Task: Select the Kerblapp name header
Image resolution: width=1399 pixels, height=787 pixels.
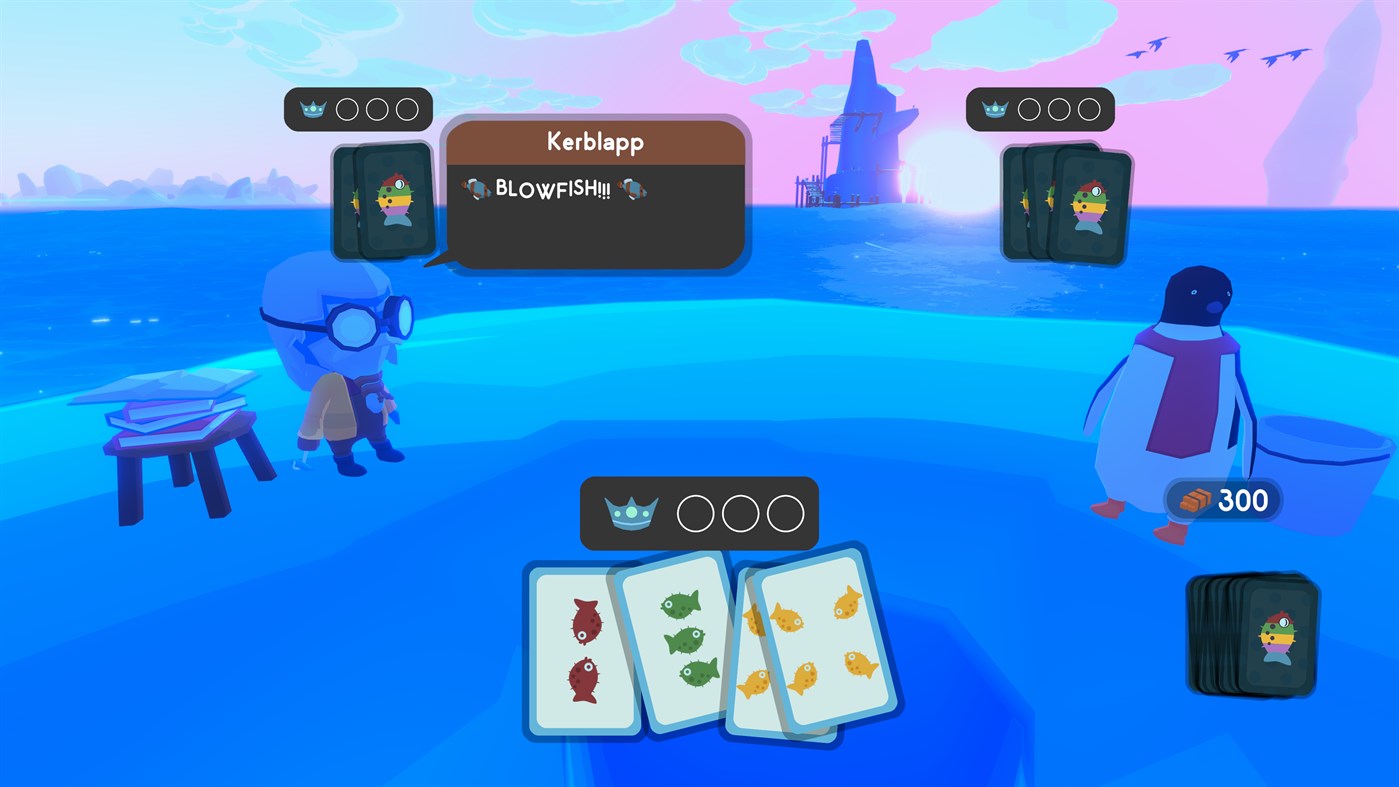Action: click(x=595, y=142)
